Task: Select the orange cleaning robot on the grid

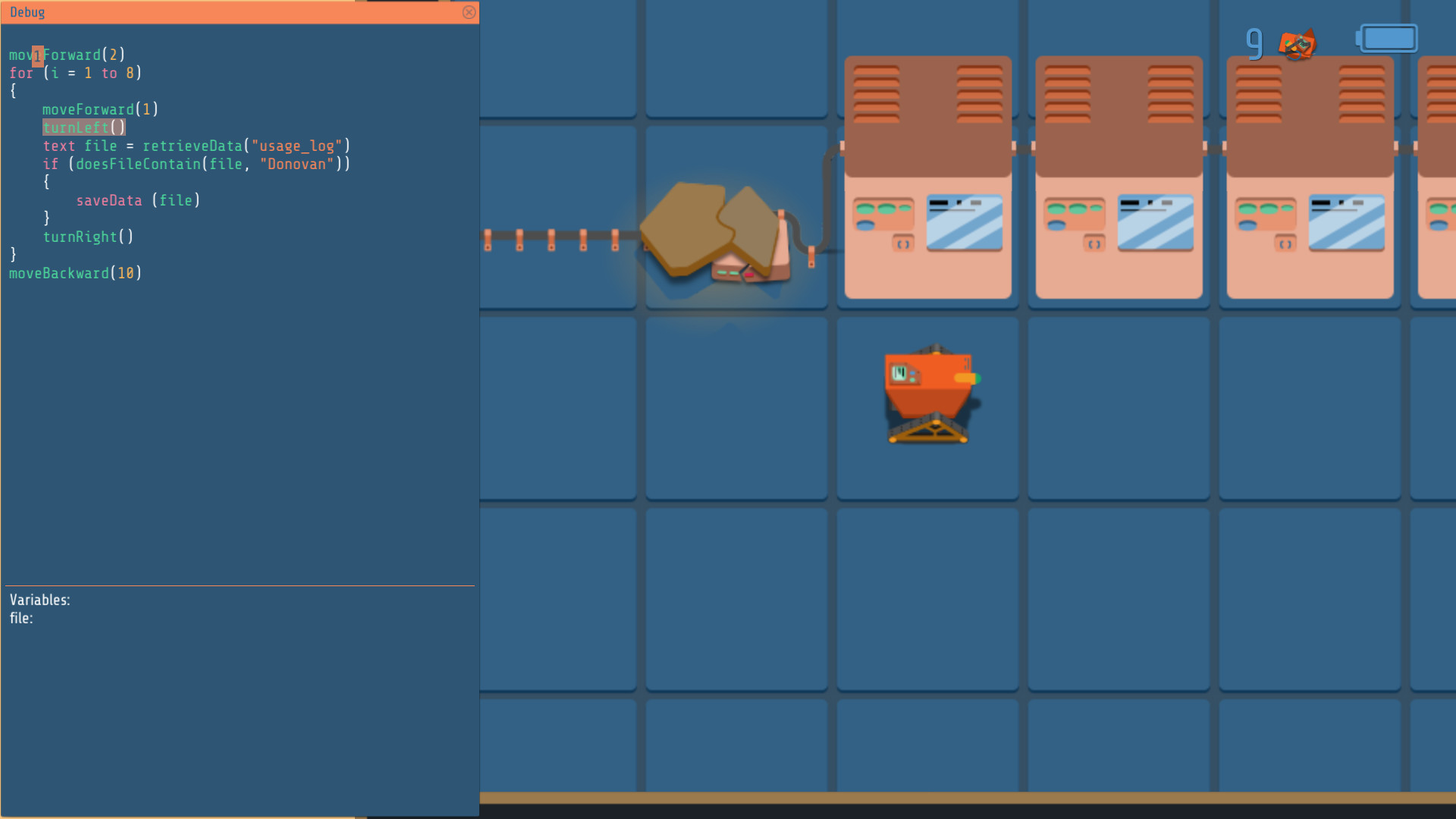Action: [928, 394]
